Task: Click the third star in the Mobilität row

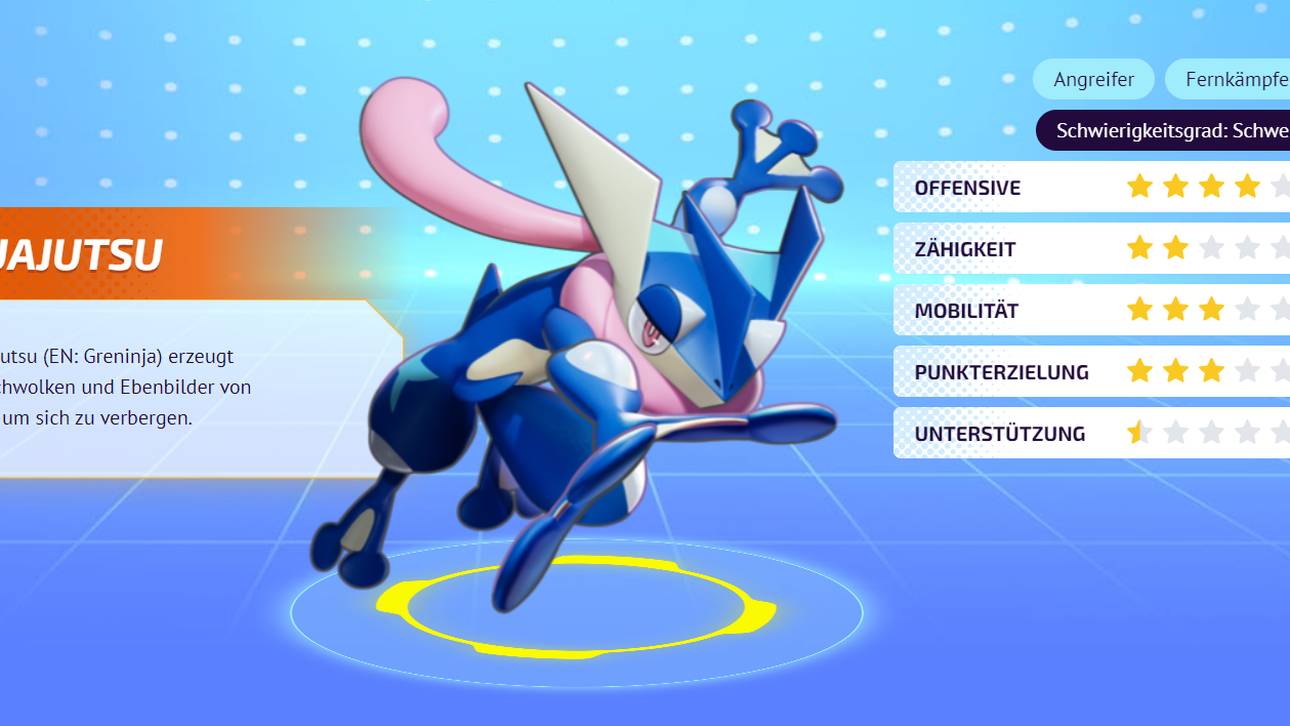Action: [1213, 310]
